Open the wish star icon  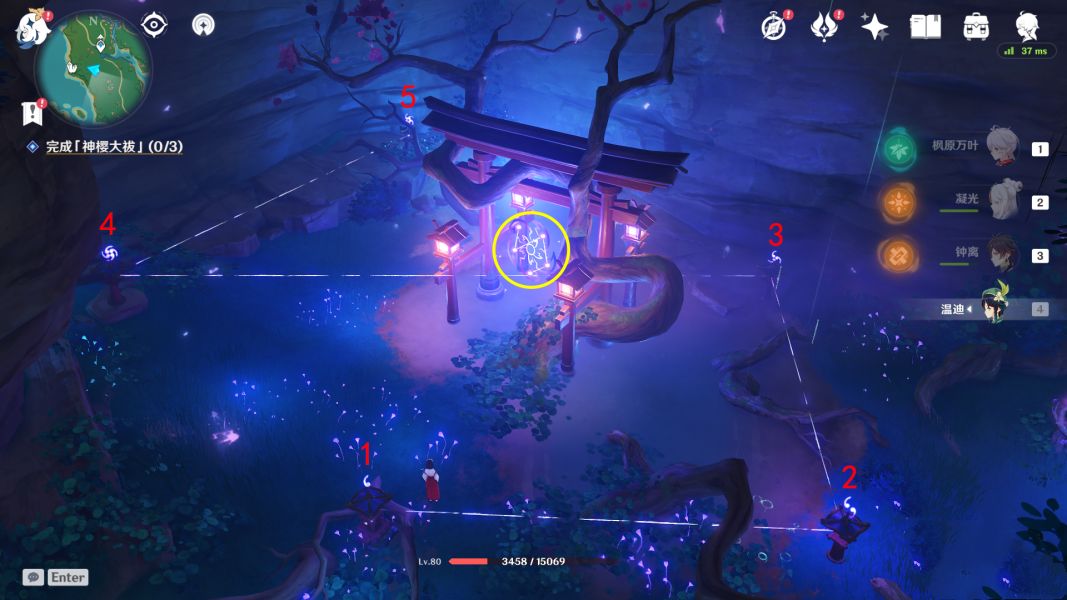[x=874, y=27]
